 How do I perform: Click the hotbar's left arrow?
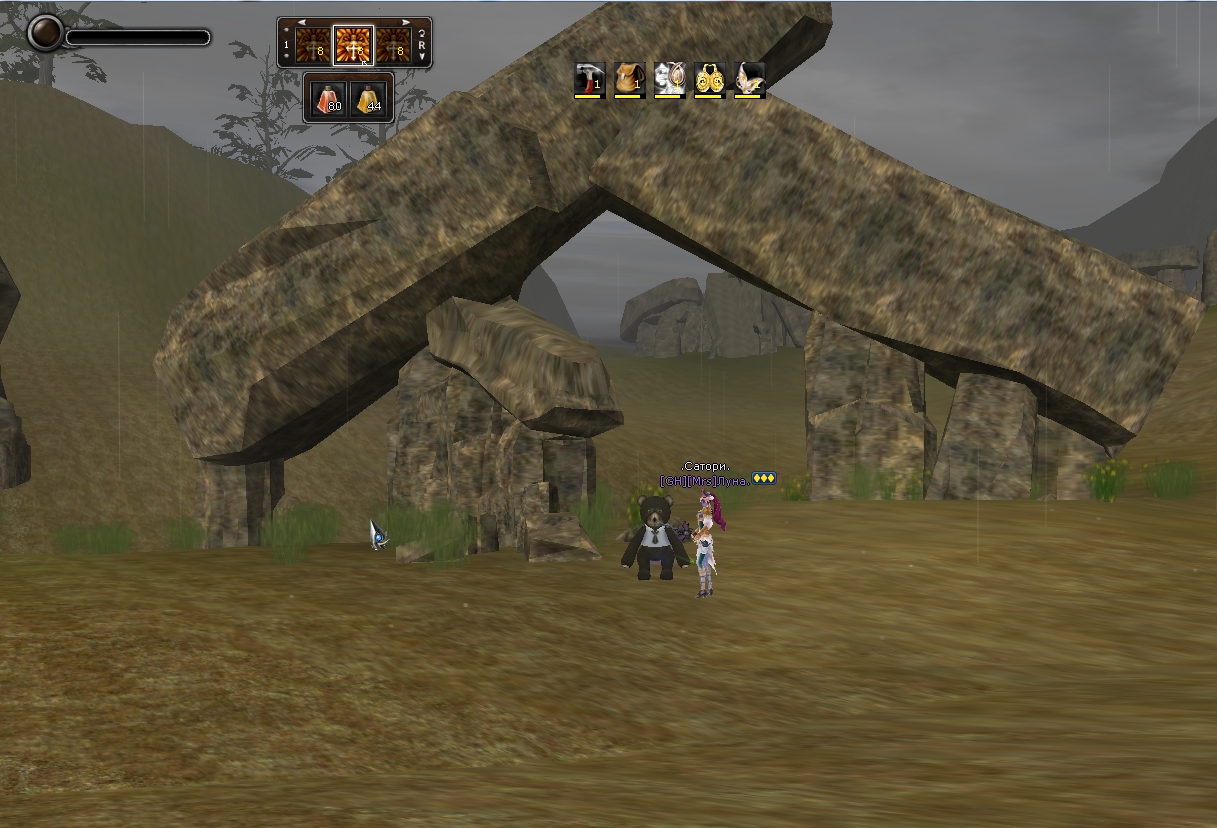click(x=302, y=22)
